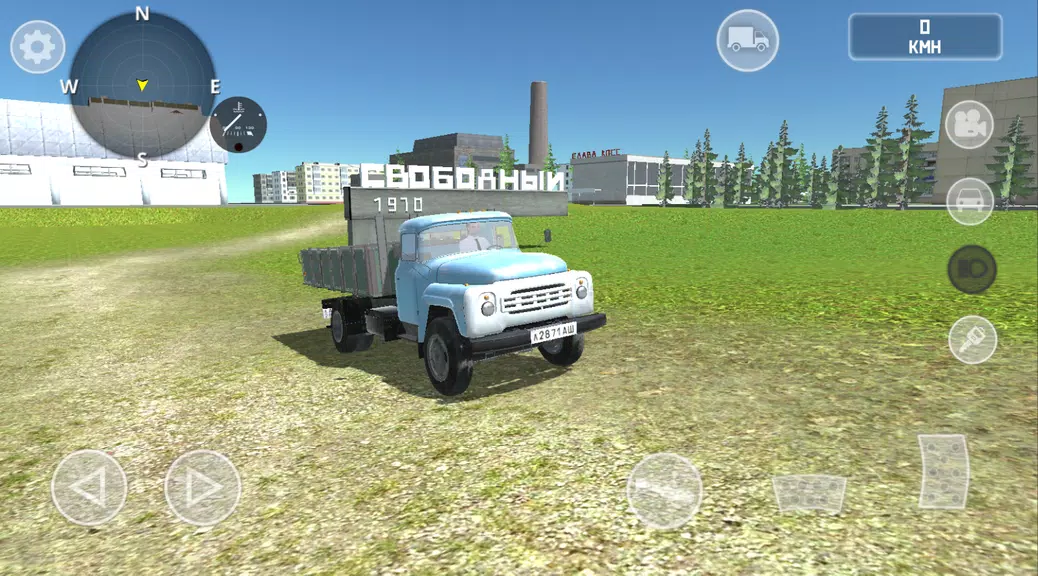Screen dimensions: 1038x576
Task: Step on the tall gas pedal
Action: click(x=944, y=471)
